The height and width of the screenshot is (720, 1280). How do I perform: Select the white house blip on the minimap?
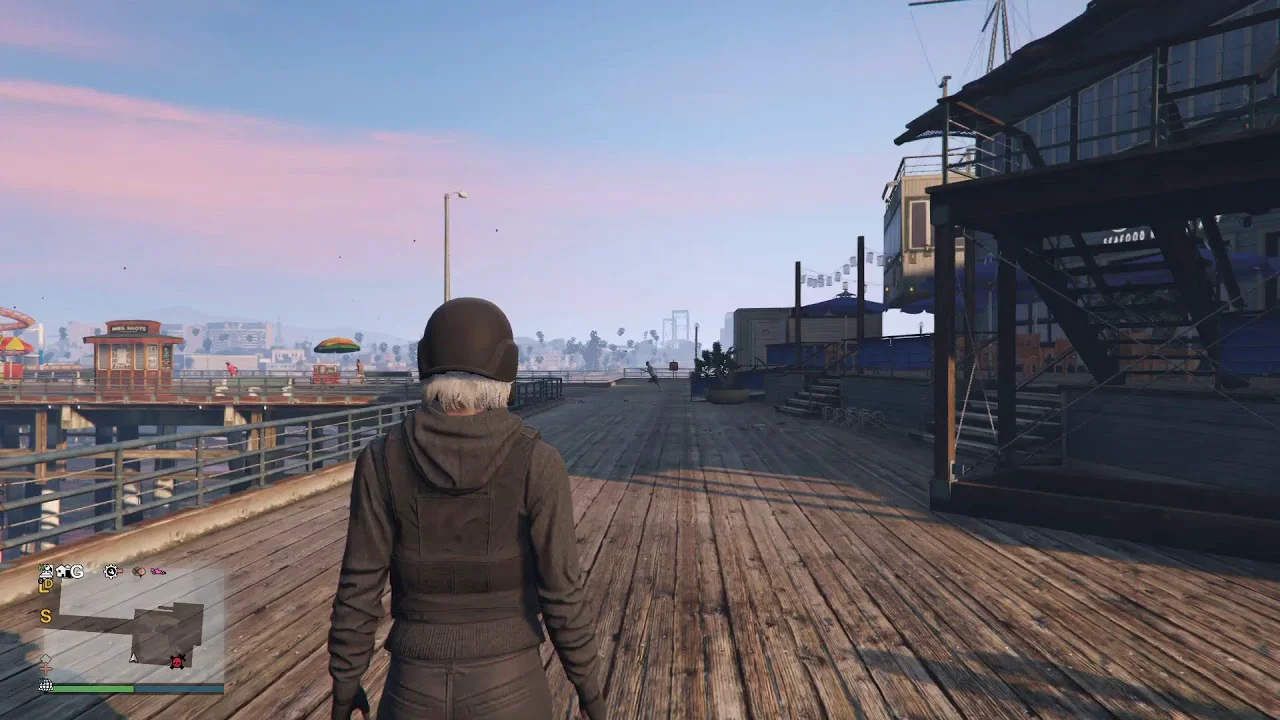click(62, 572)
